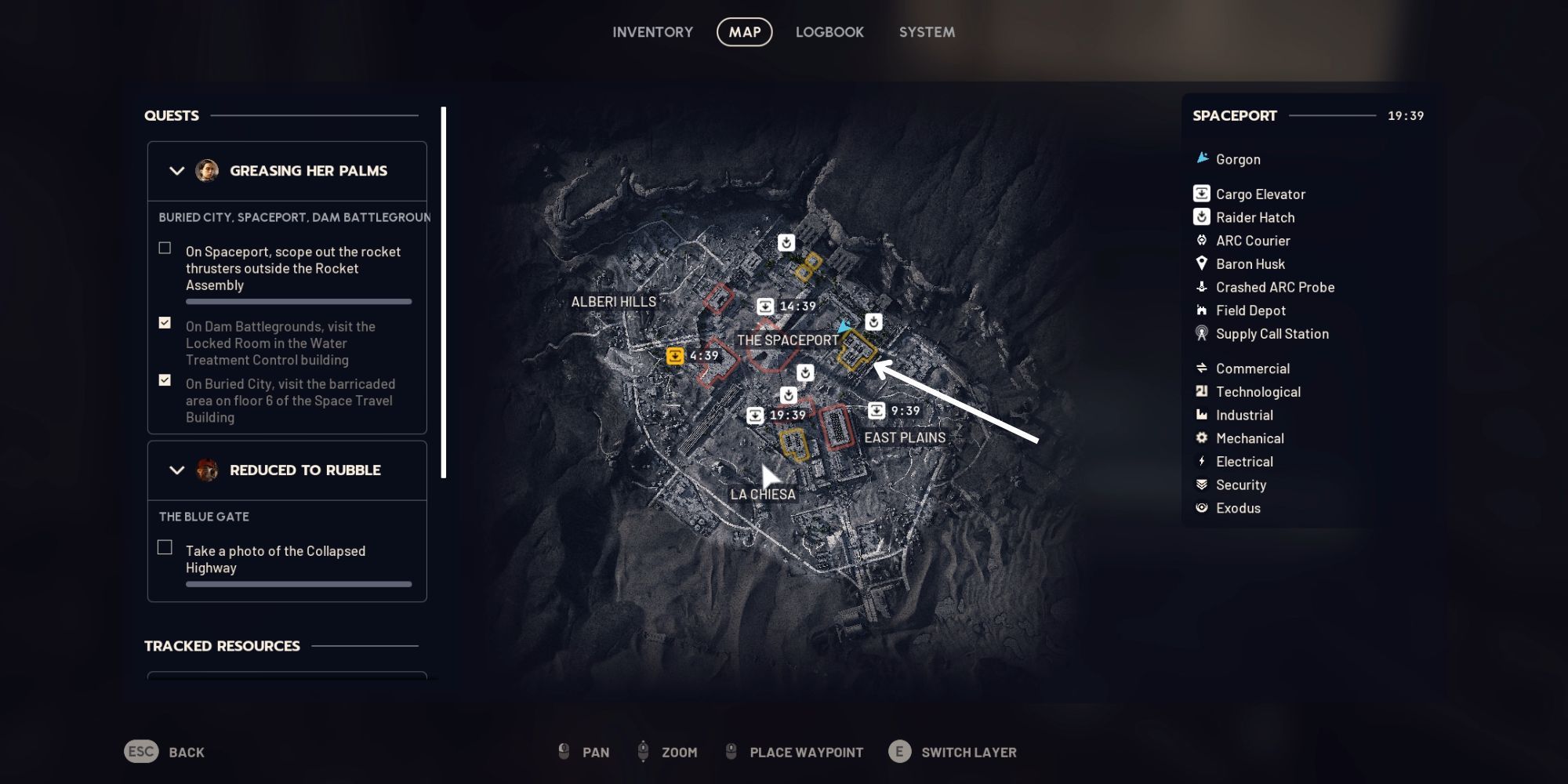Collapse the Reduced to Rubble quest
1568x784 pixels.
177,470
